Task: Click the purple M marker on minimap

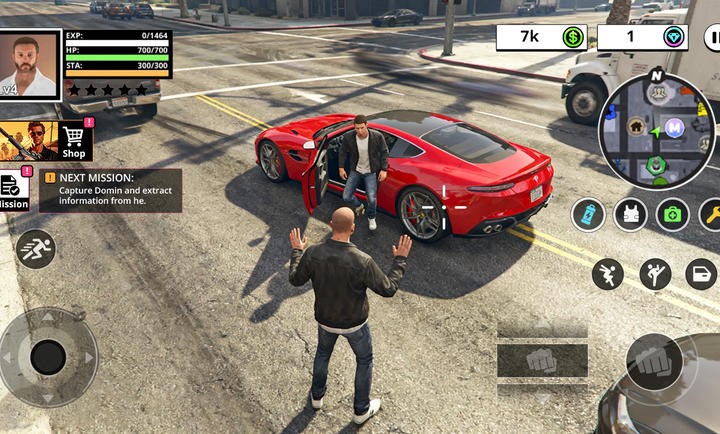Action: (675, 127)
